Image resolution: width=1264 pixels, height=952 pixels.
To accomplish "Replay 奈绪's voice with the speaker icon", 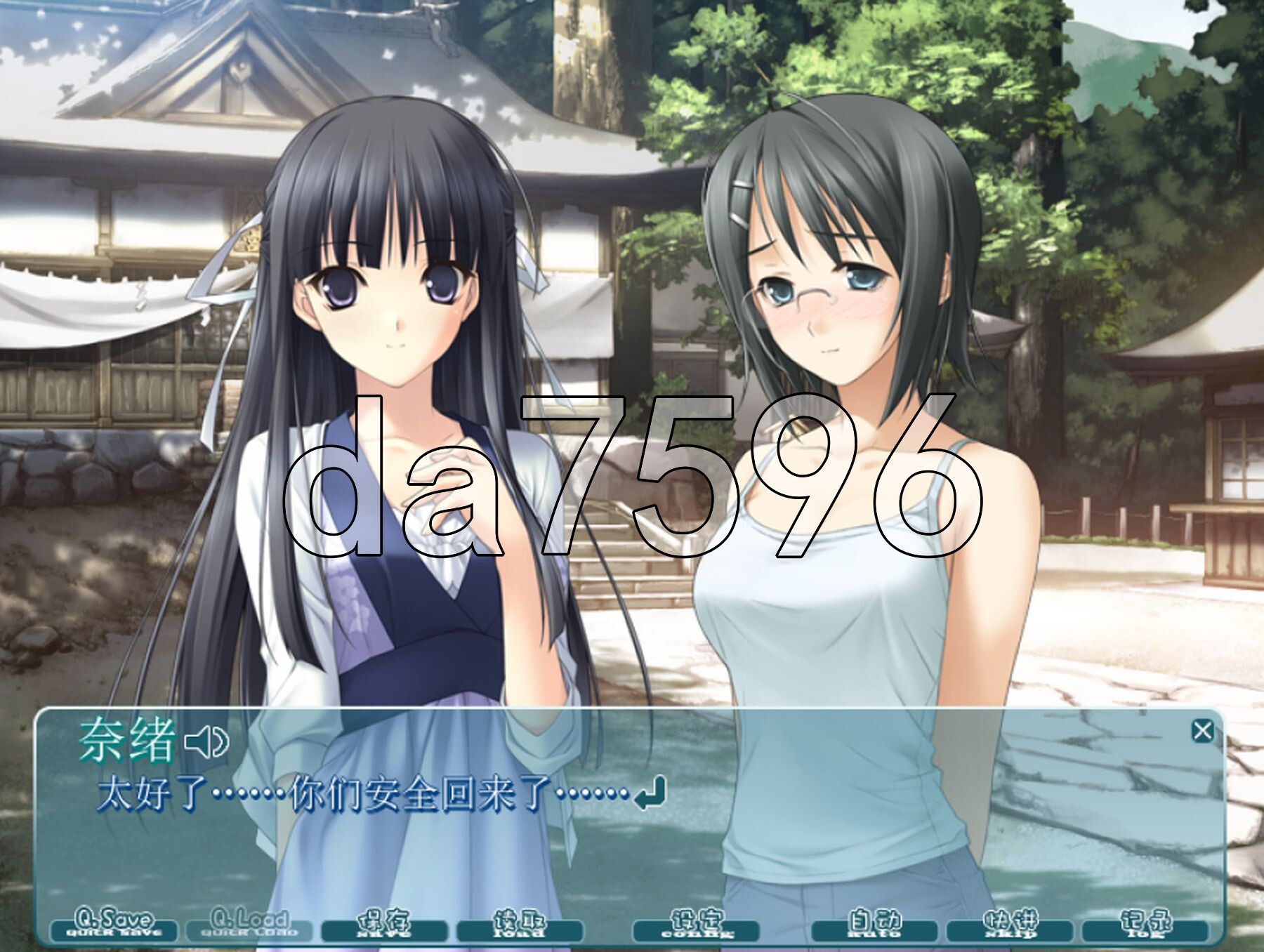I will (x=206, y=742).
